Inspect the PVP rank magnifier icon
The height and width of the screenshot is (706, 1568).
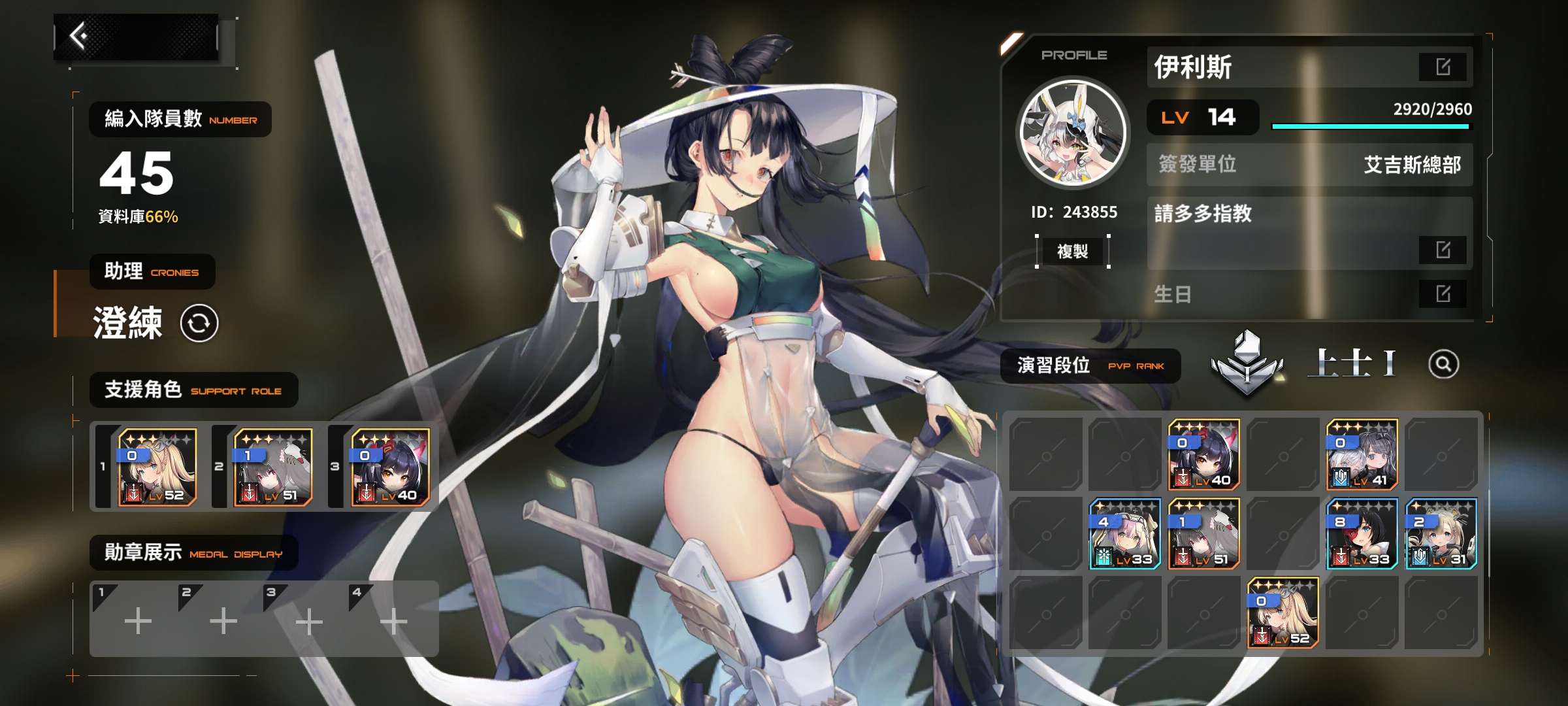1443,364
